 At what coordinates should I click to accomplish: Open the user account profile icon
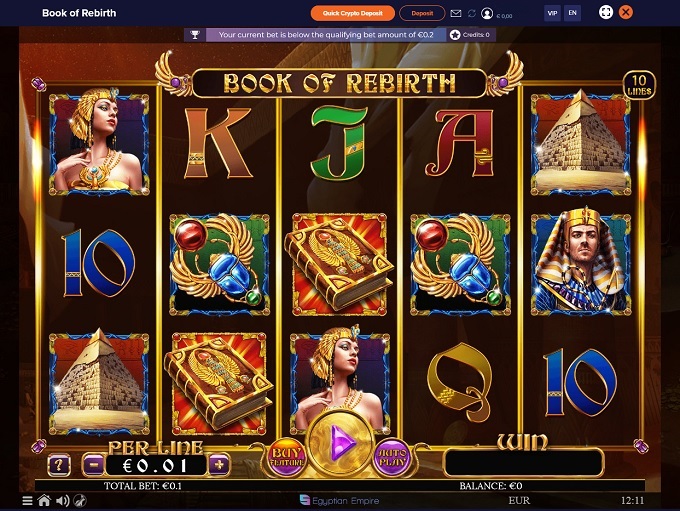click(x=487, y=14)
